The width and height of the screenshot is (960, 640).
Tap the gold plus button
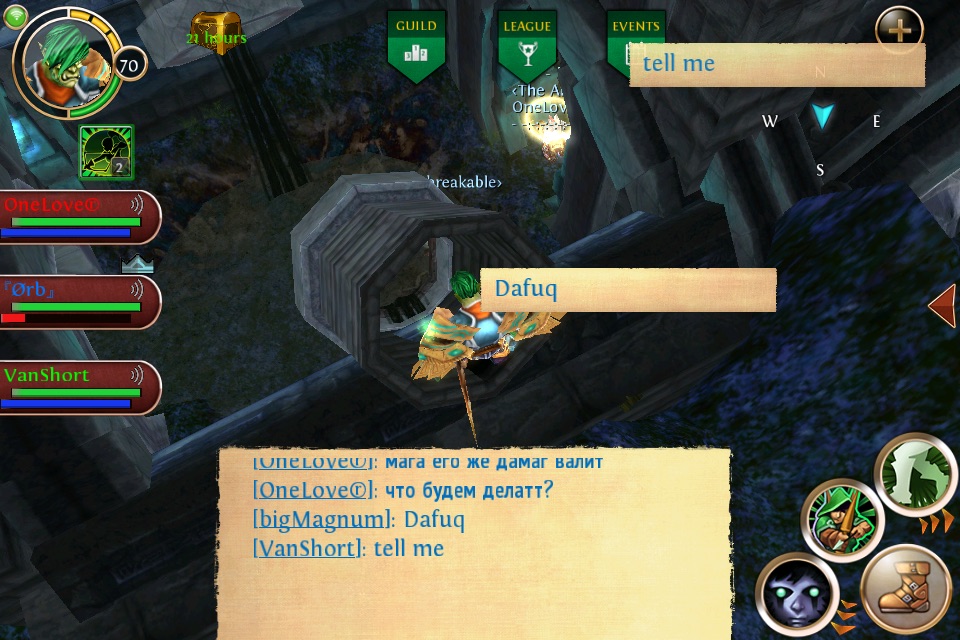[x=899, y=29]
